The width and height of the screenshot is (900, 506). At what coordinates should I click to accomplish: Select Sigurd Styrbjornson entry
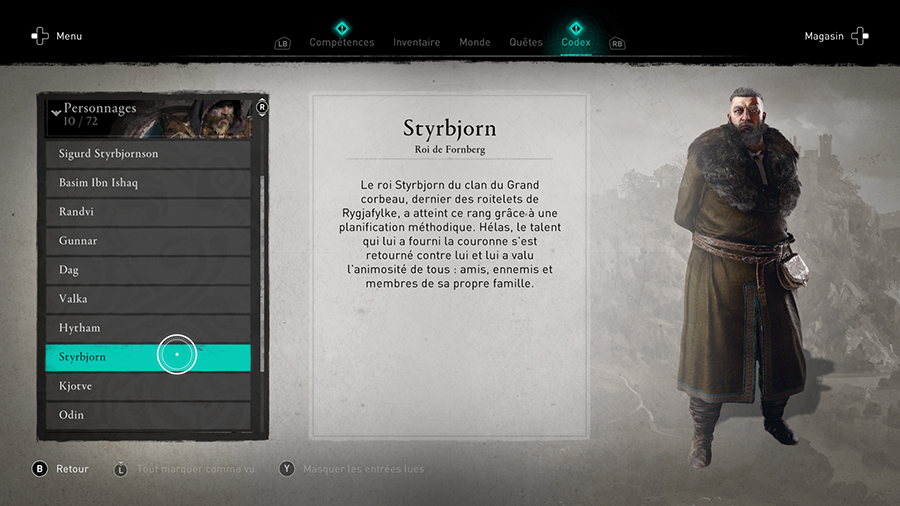coord(148,154)
